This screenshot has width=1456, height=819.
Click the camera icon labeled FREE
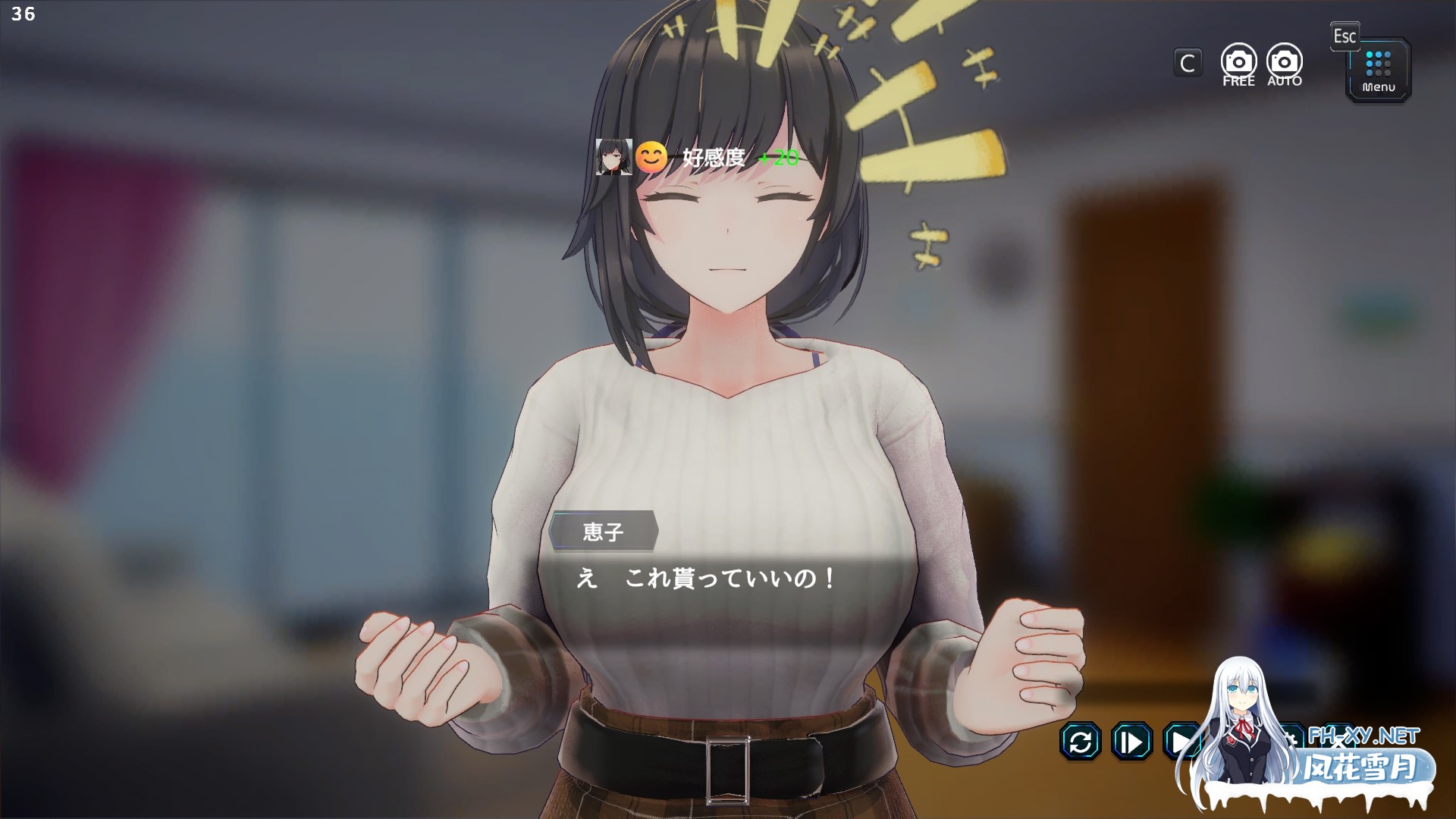pos(1238,61)
